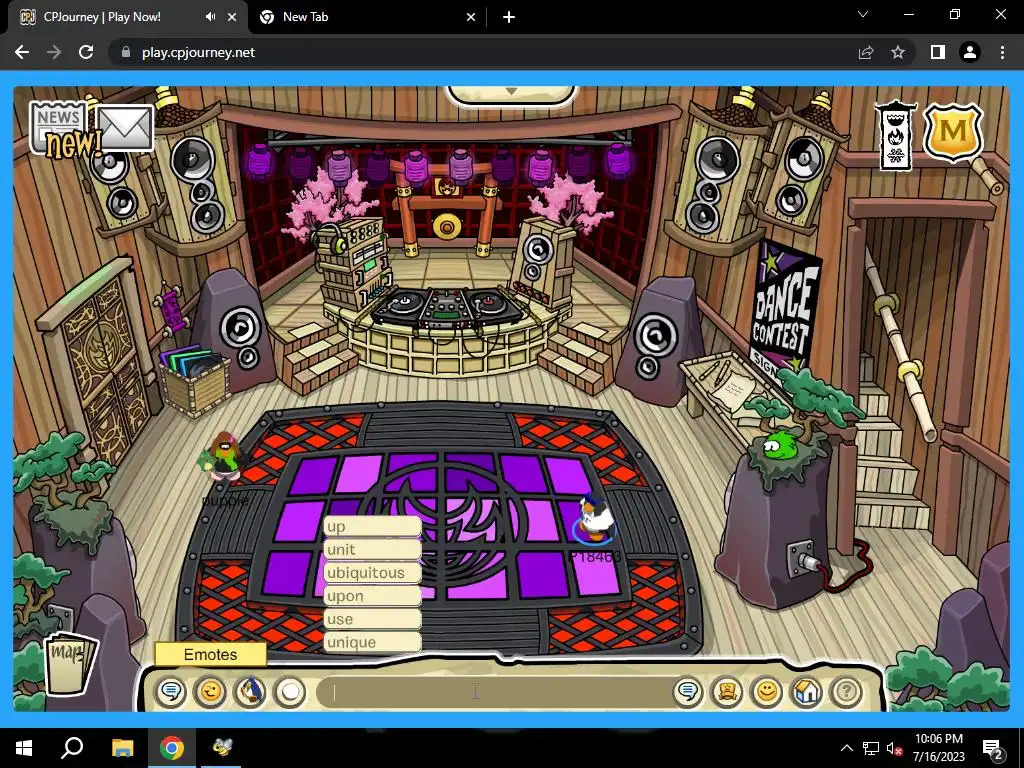Open the moderator M badge
This screenshot has height=768, width=1024.
pos(953,132)
